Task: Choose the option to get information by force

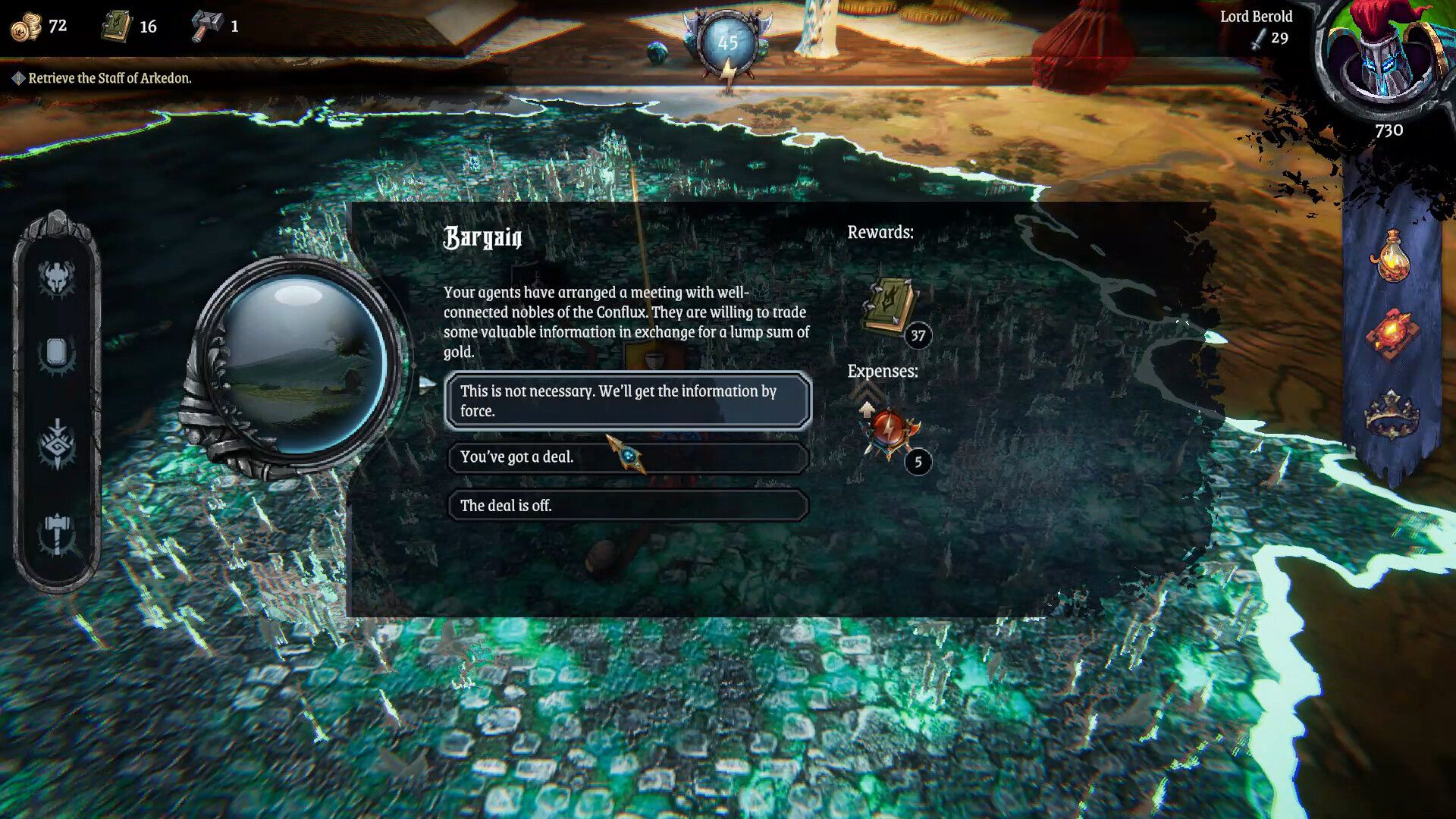Action: (x=626, y=400)
